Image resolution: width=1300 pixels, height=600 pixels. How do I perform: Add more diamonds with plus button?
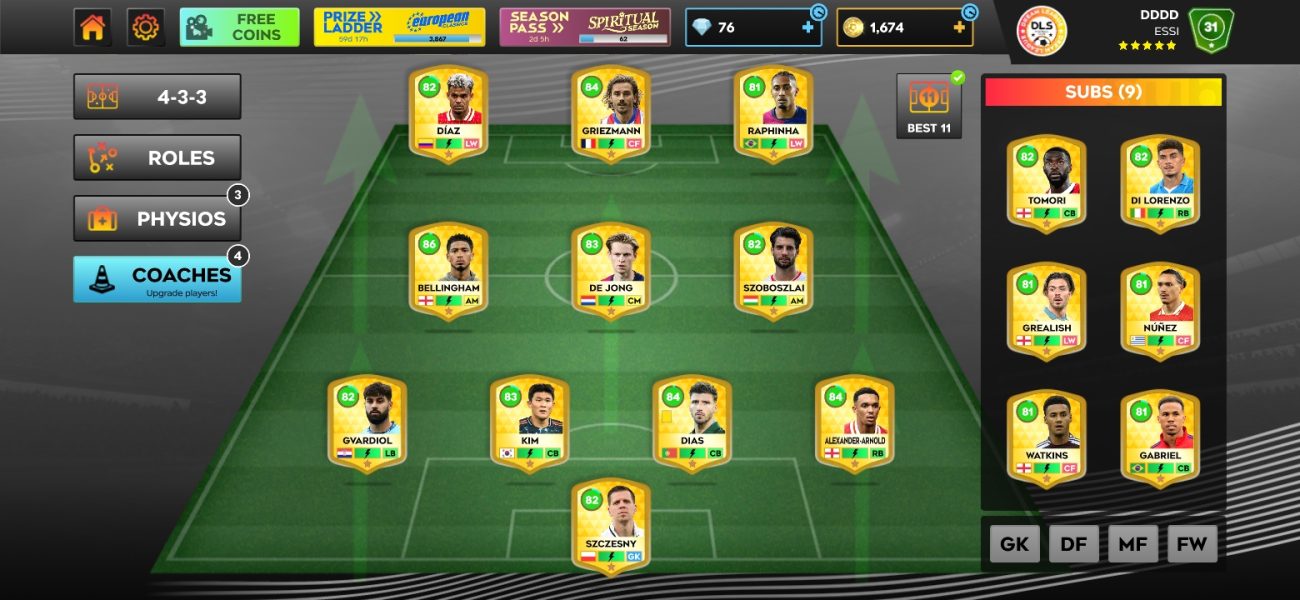808,28
